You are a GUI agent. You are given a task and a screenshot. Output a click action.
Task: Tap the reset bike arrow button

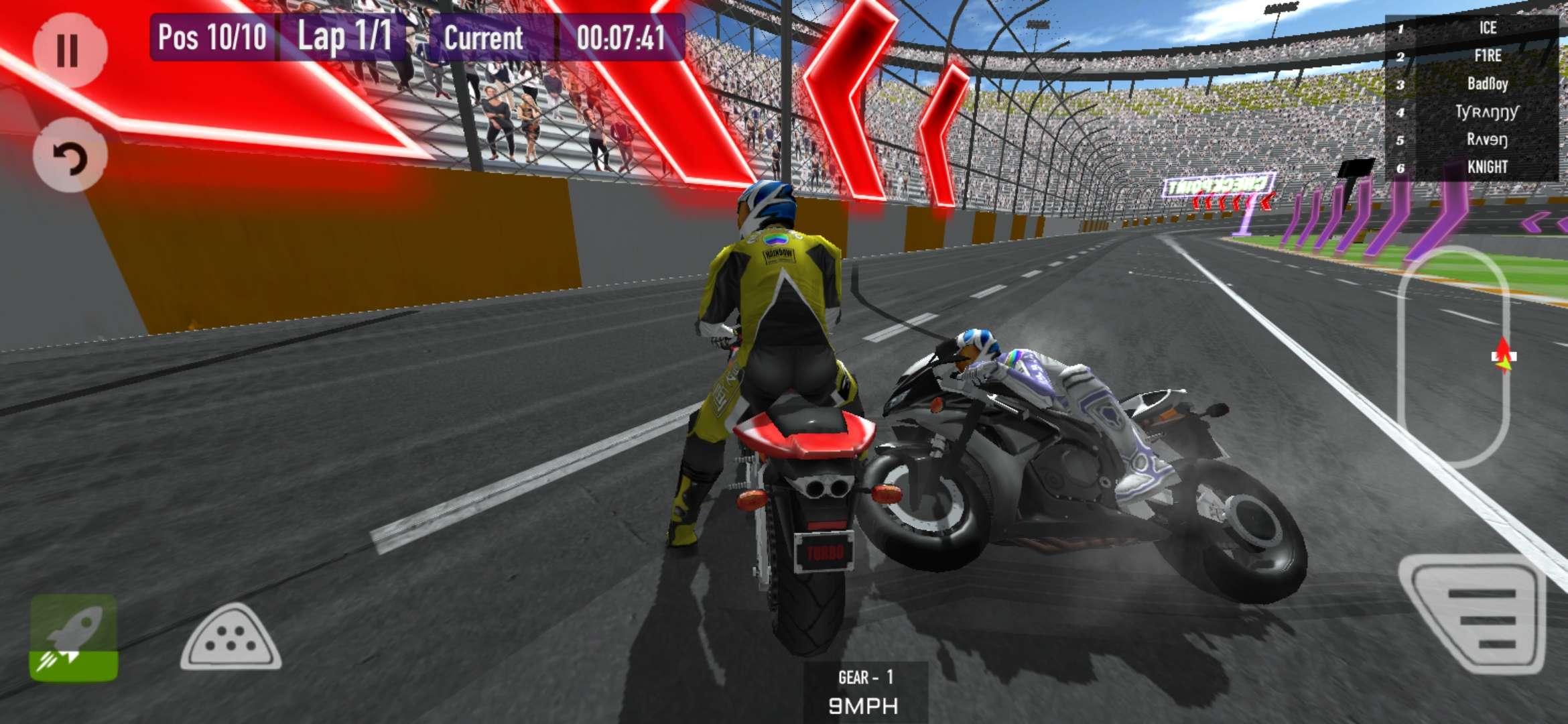[x=70, y=157]
